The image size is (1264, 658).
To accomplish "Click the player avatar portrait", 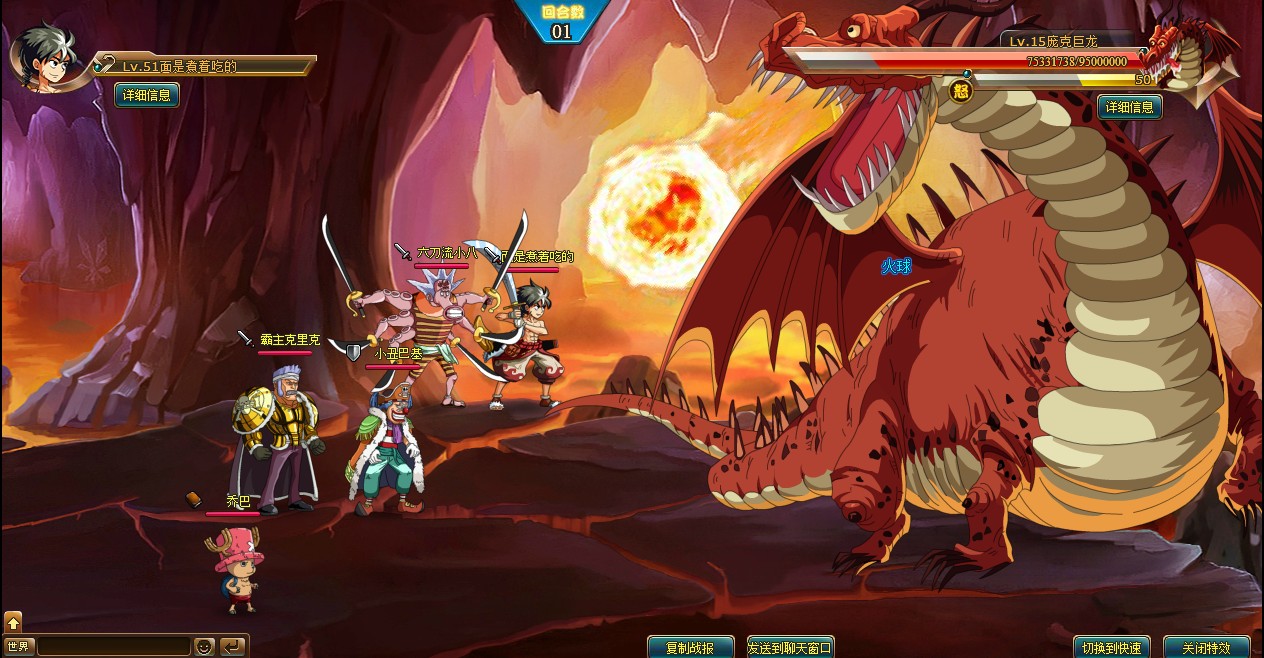I will tap(44, 57).
